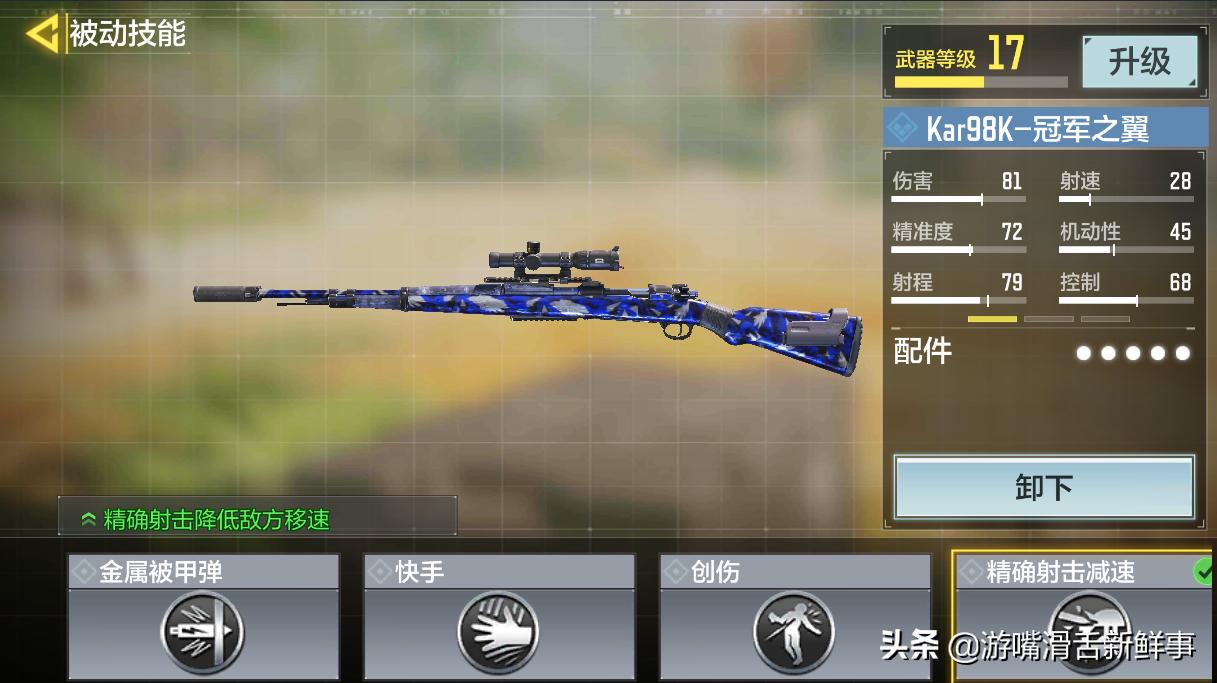Click the 卸下 unequip button
Image resolution: width=1217 pixels, height=683 pixels.
pyautogui.click(x=1043, y=488)
